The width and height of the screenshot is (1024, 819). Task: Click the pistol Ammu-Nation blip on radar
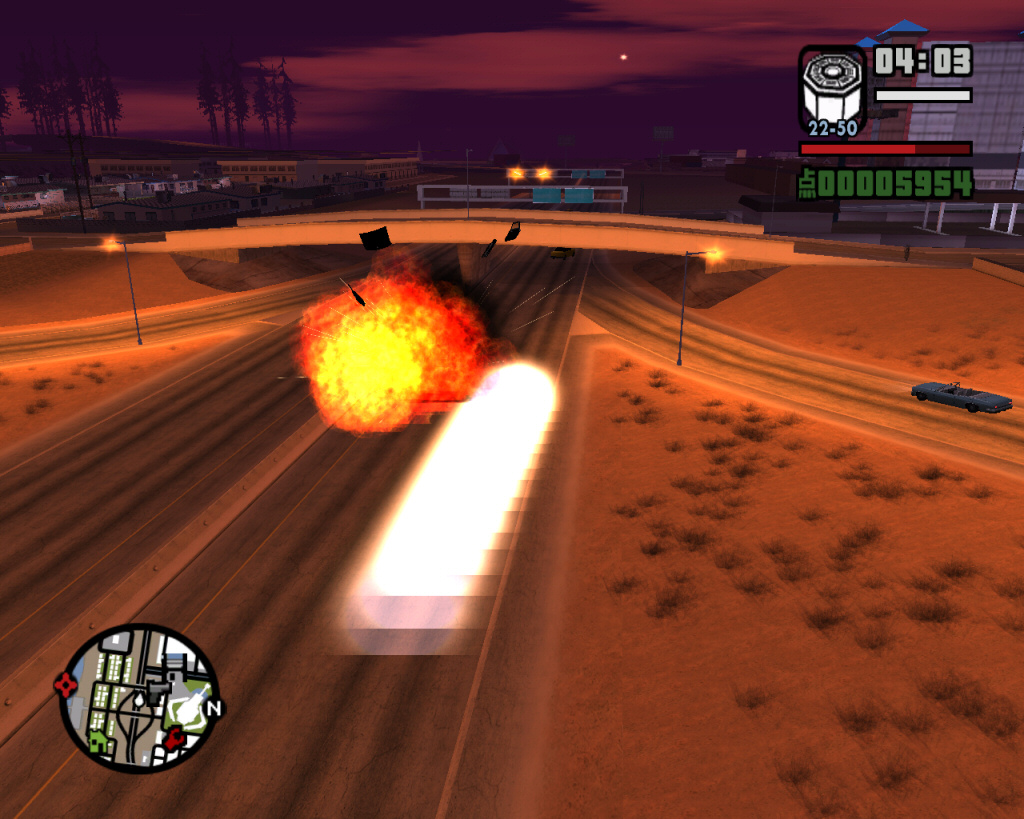158,690
